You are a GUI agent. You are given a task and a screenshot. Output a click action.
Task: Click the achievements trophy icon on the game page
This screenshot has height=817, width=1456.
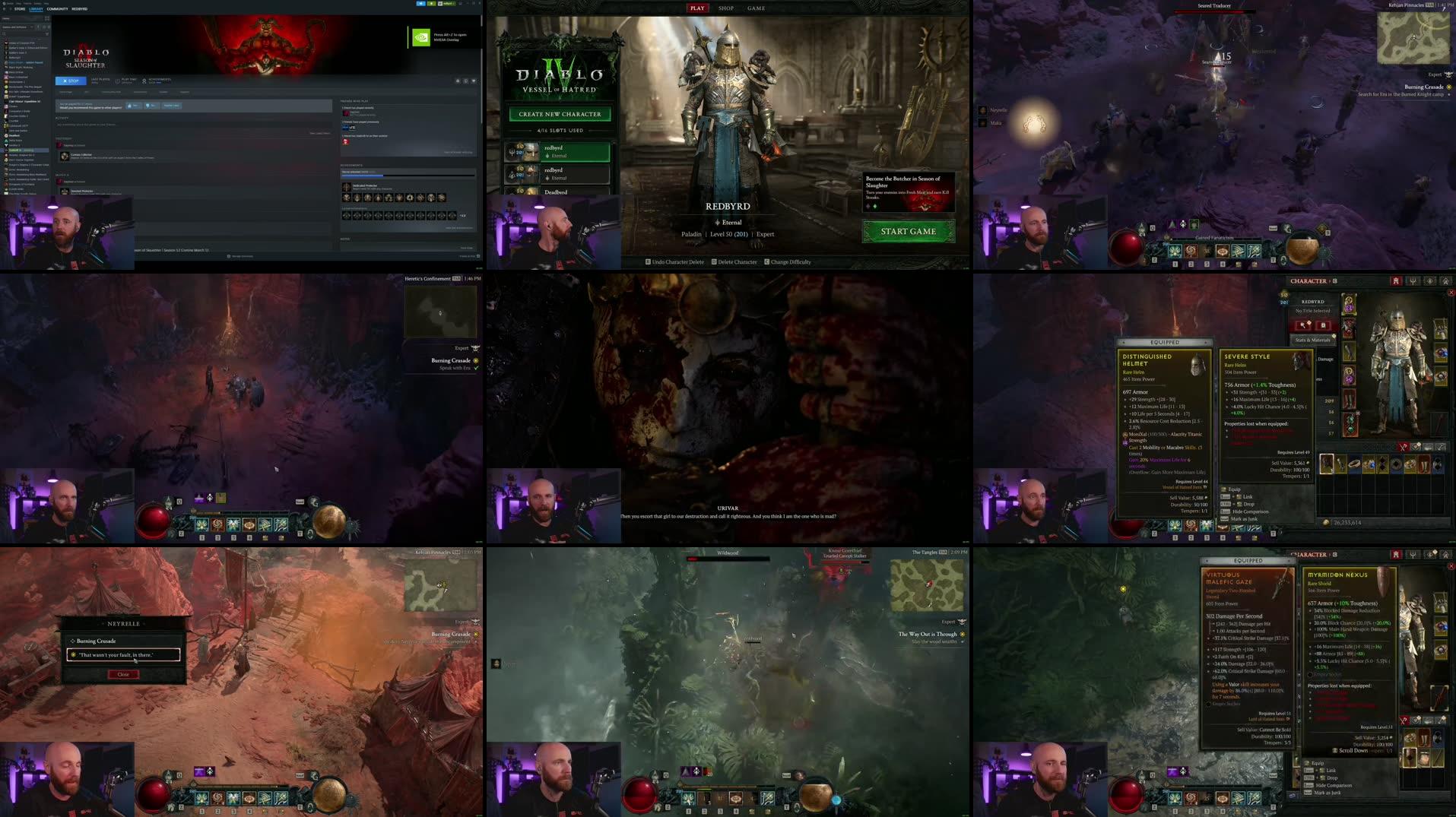pos(144,81)
